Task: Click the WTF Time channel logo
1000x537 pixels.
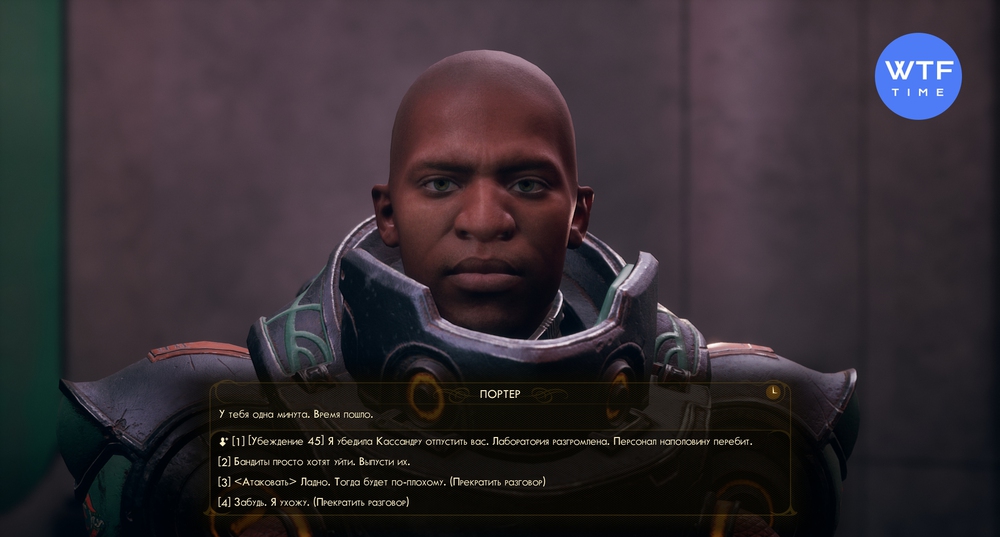Action: click(918, 77)
